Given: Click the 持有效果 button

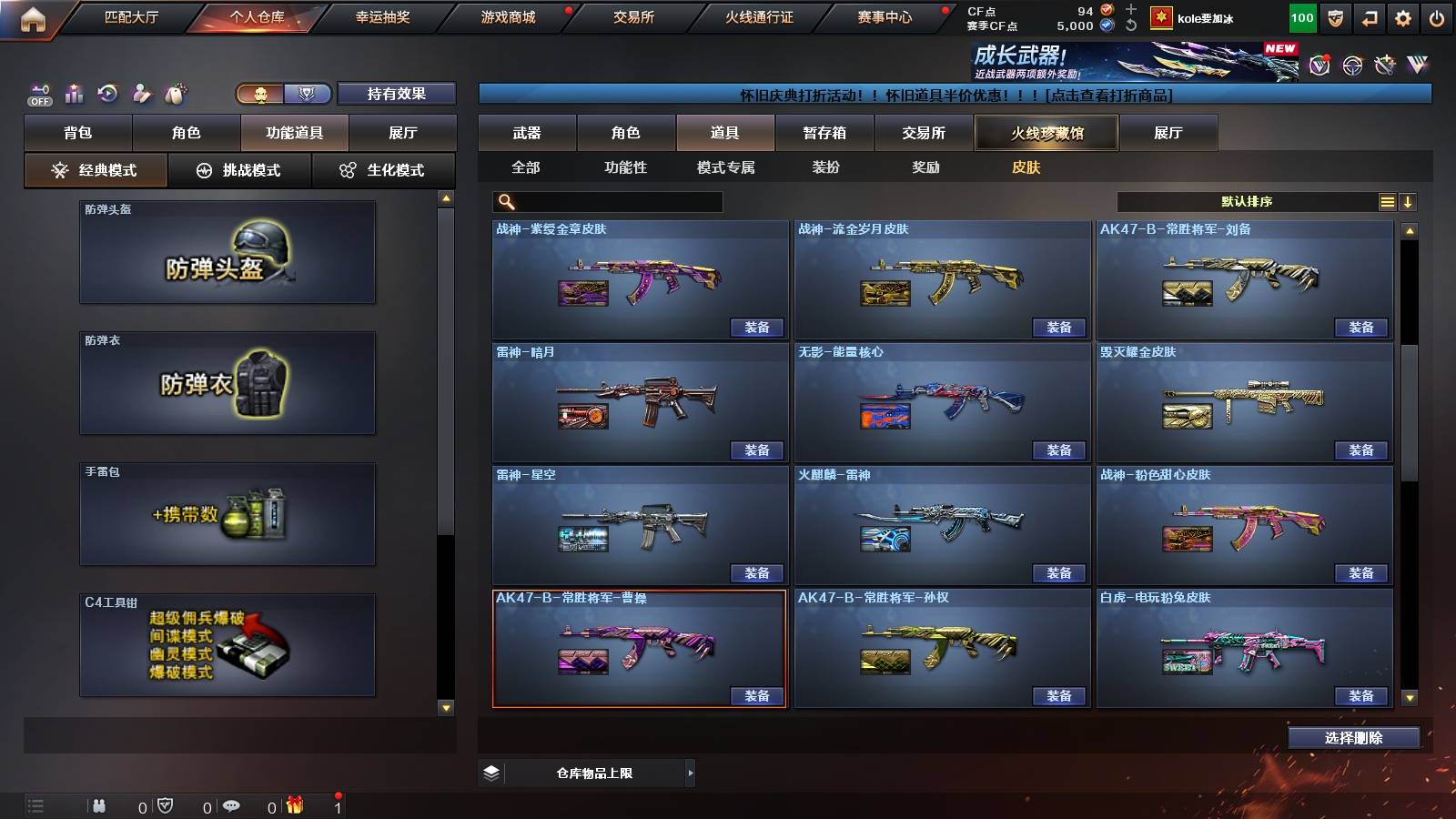Looking at the screenshot, I should (398, 93).
